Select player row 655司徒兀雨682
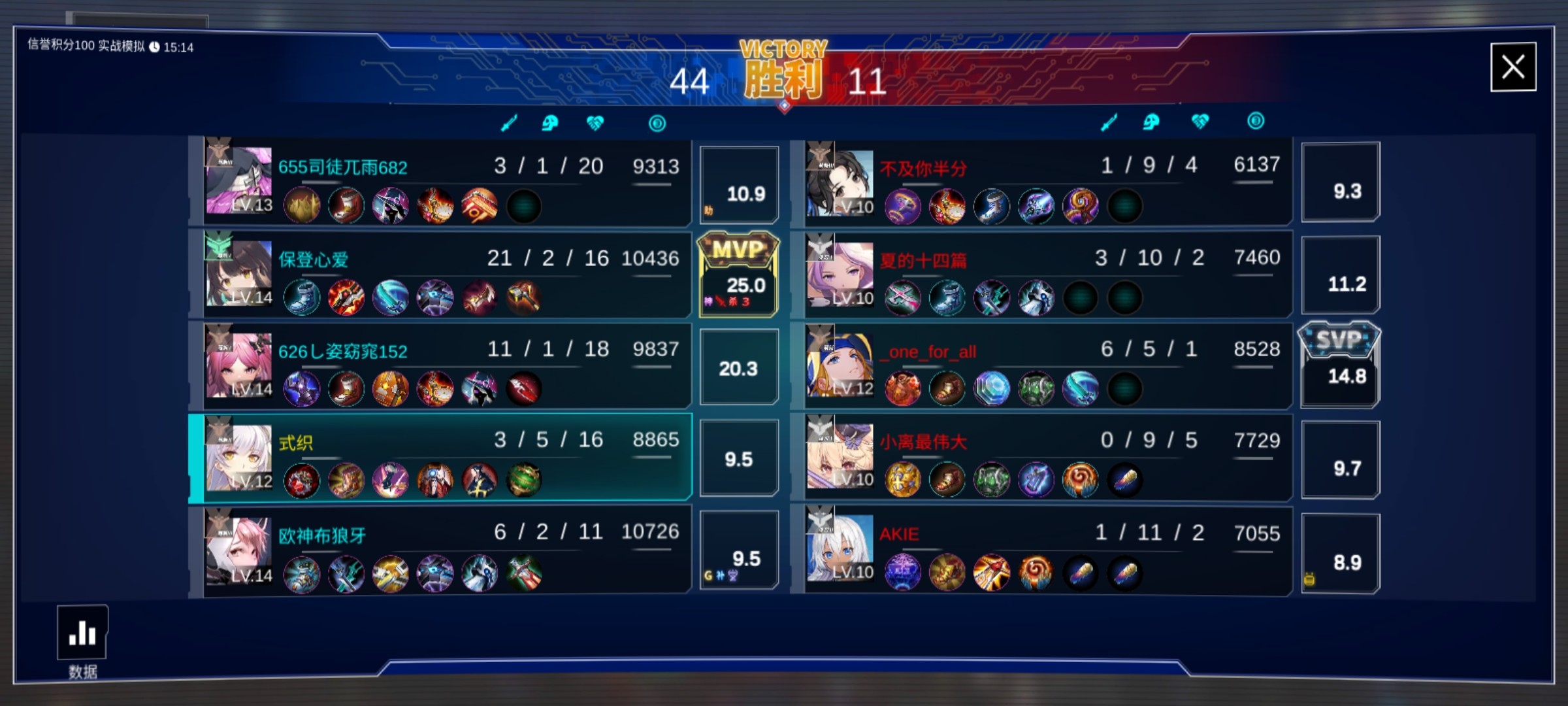1568x706 pixels. pos(444,182)
